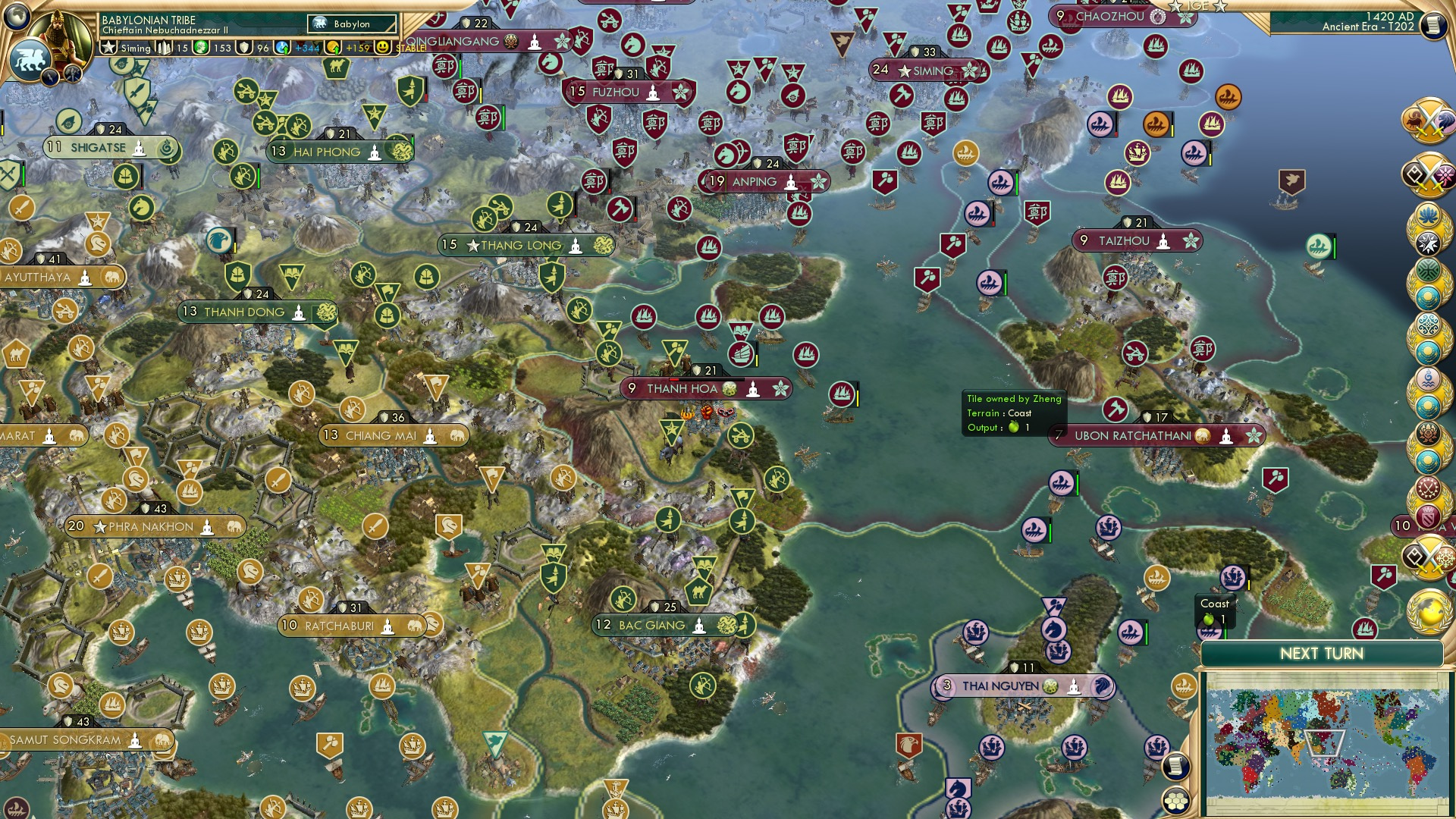
Task: Click the hammer icon beside the leader portrait
Action: [x=73, y=74]
